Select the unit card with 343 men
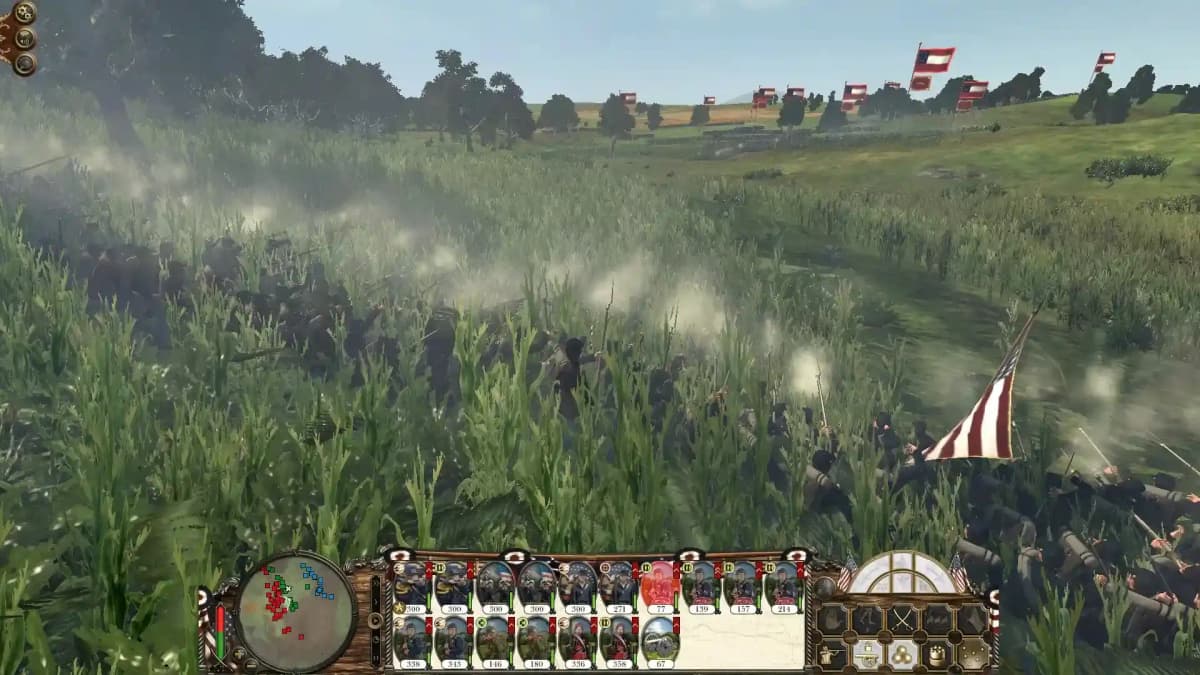1200x675 pixels. point(452,640)
